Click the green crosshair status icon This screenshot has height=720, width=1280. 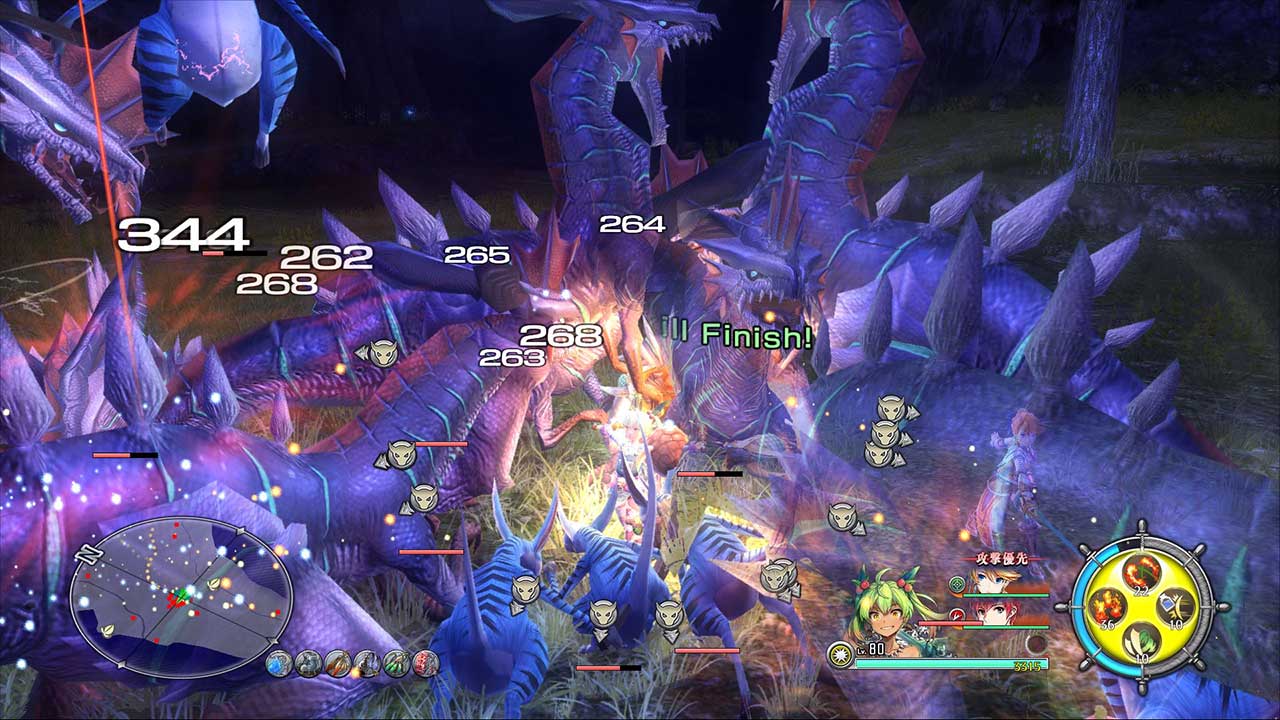956,585
